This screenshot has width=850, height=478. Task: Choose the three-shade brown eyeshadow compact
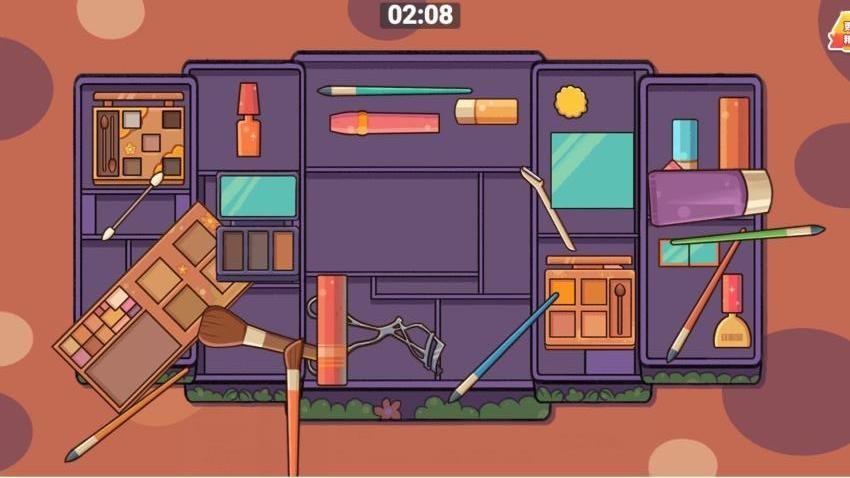tap(257, 250)
